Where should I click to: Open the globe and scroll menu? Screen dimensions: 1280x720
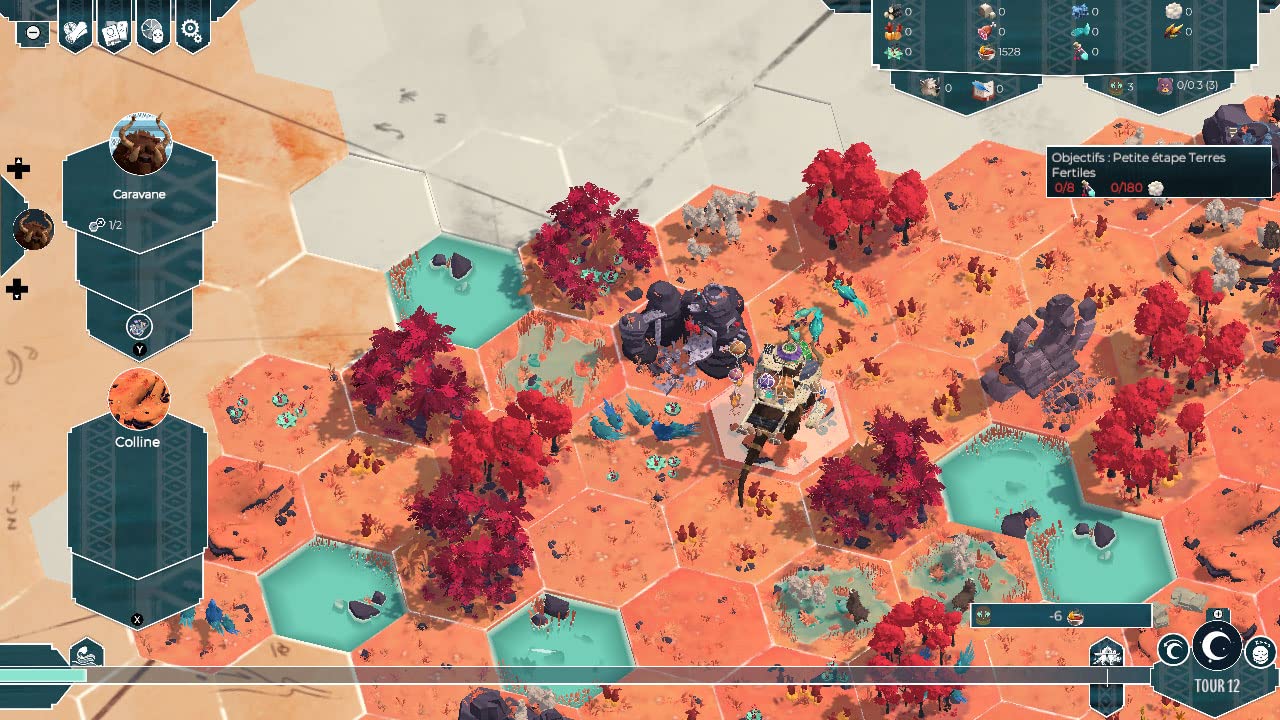click(x=76, y=31)
